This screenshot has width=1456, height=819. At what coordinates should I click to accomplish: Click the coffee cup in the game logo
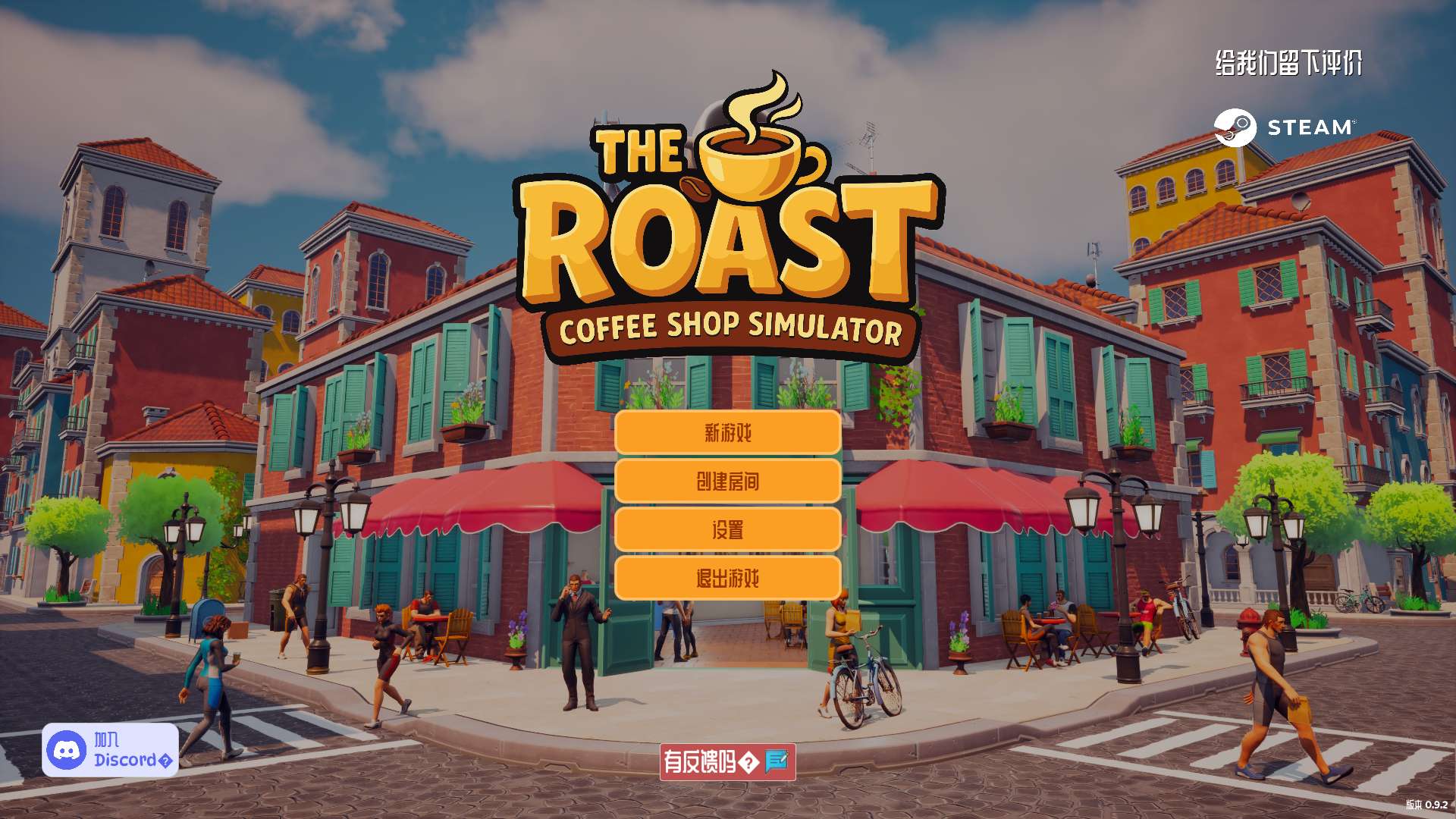751,159
